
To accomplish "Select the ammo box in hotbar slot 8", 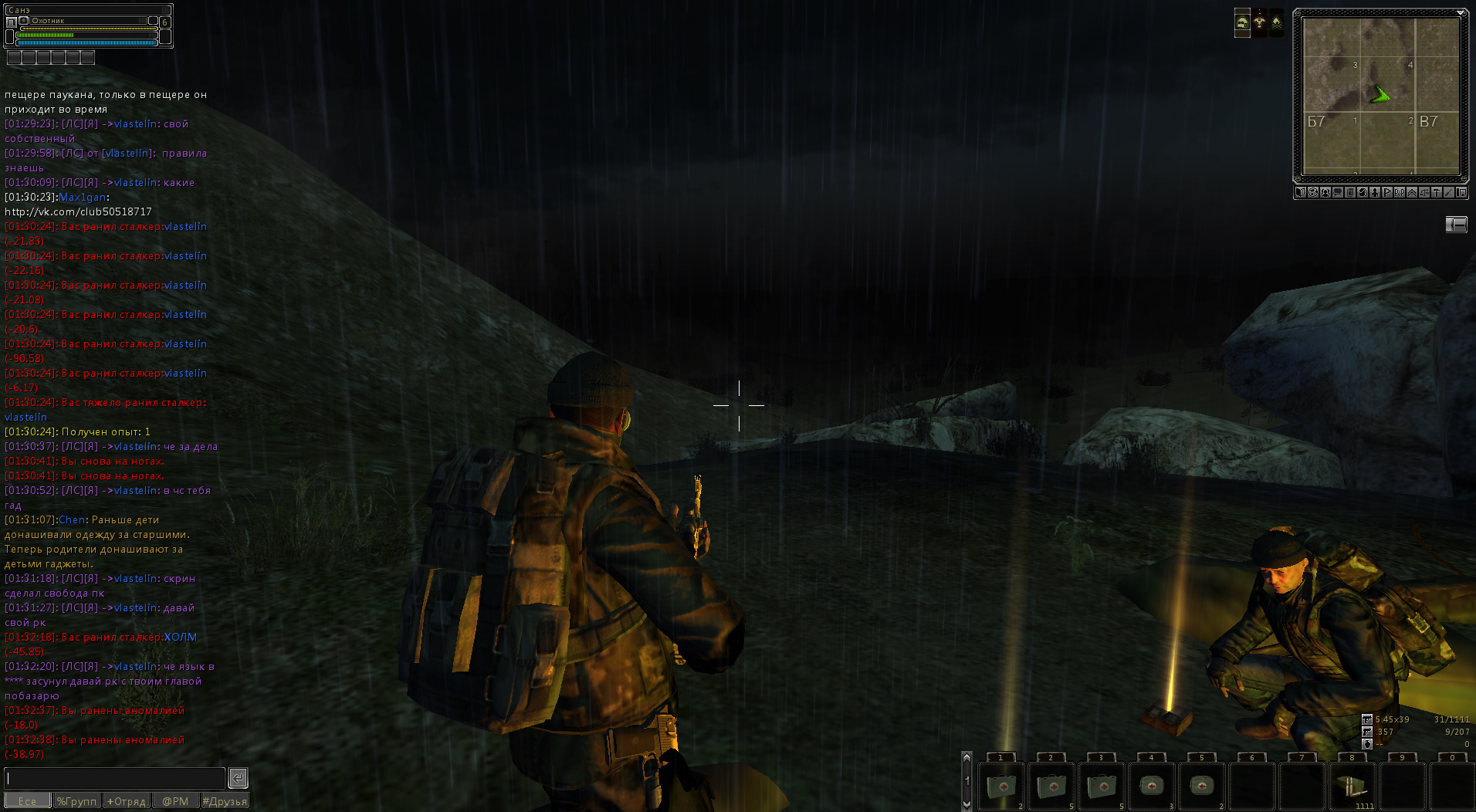I will point(1352,787).
